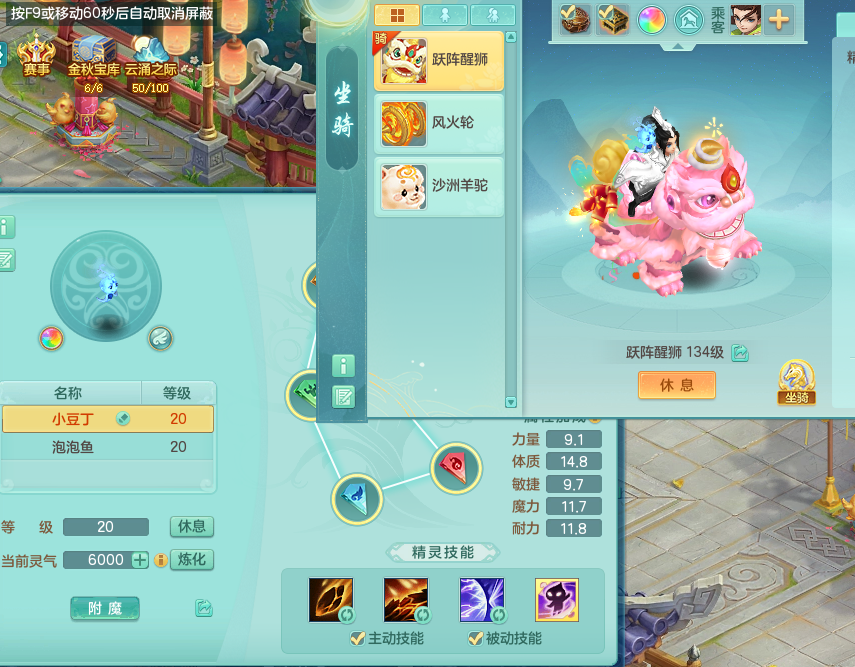
Task: Choose the 风火轮 mount from the list
Action: pyautogui.click(x=439, y=123)
